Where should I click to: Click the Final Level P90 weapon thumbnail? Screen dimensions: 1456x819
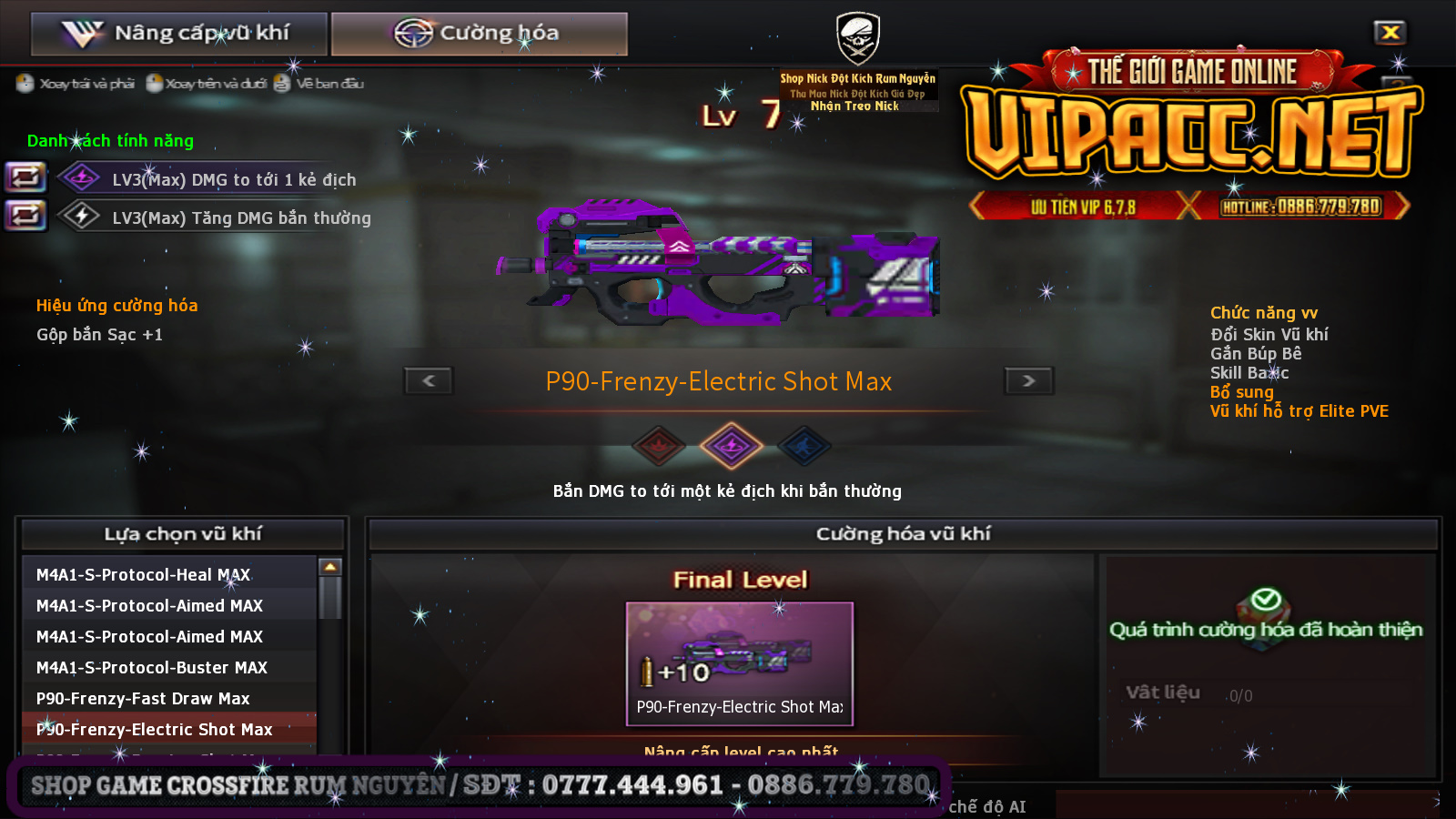739,662
